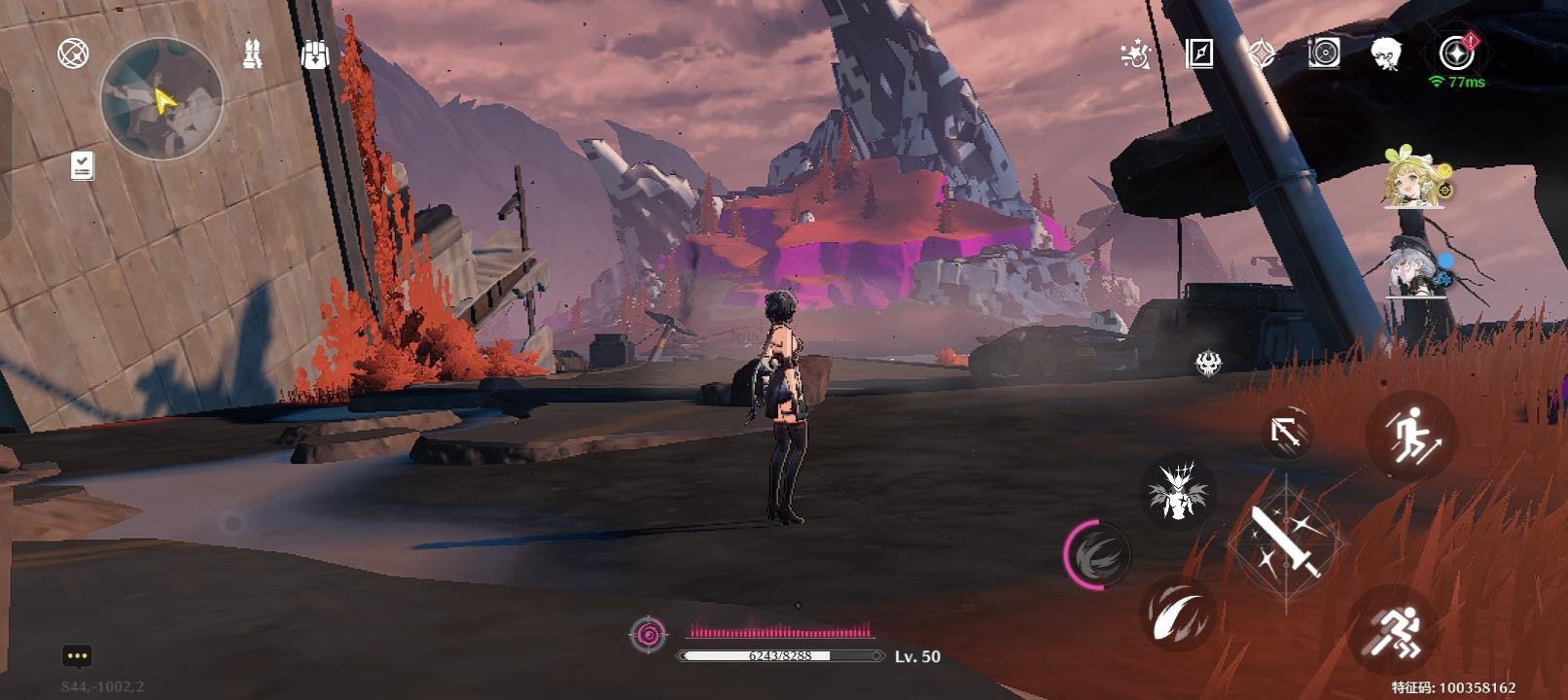Trigger the pink-ringed cooldown skill
1568x700 pixels.
click(1098, 555)
